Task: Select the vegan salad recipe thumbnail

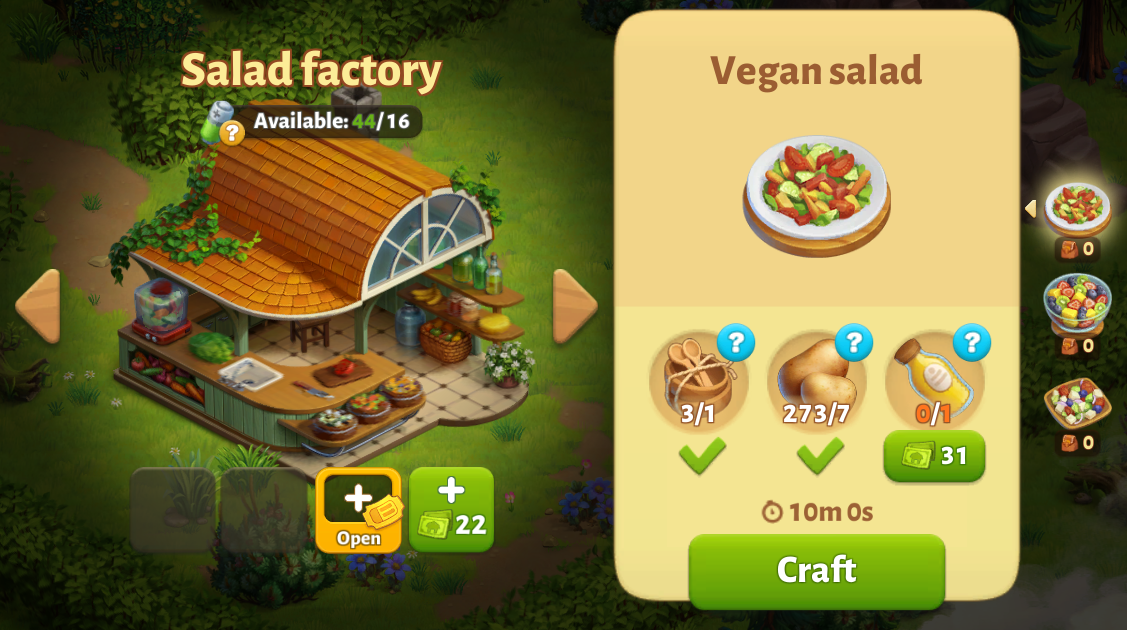Action: click(x=1077, y=207)
